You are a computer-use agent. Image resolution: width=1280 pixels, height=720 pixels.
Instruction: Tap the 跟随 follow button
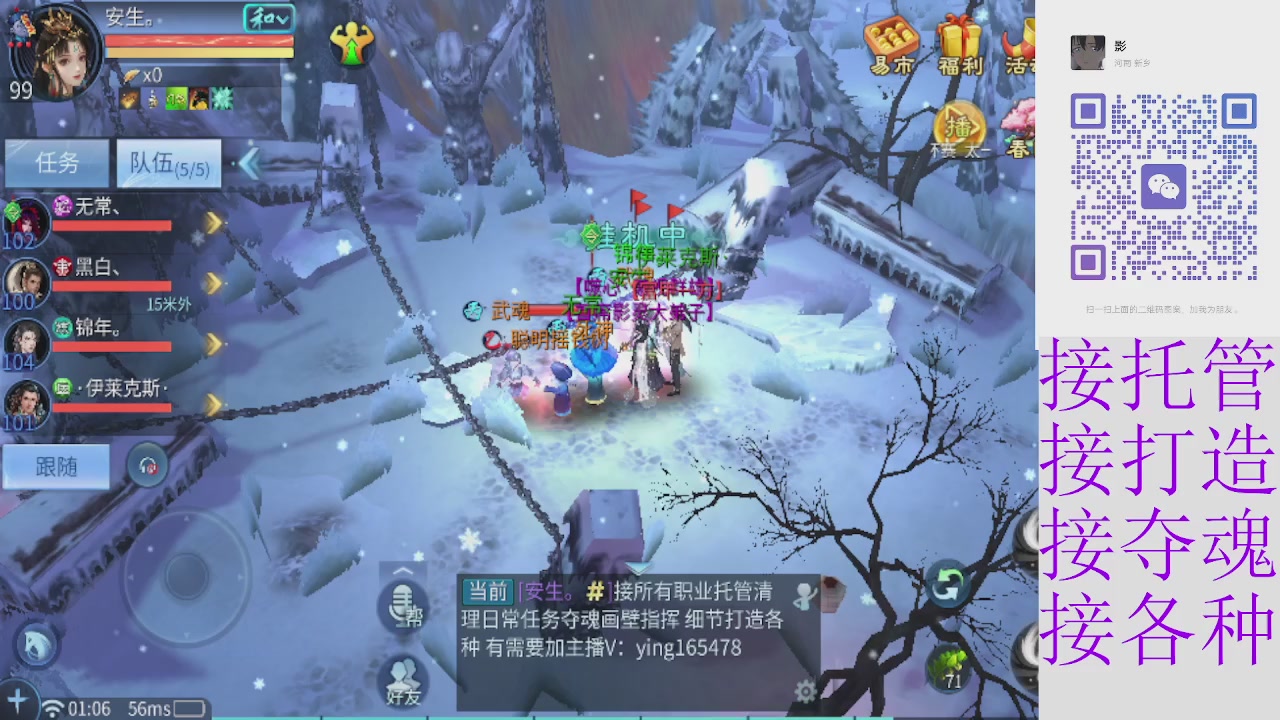(x=55, y=466)
